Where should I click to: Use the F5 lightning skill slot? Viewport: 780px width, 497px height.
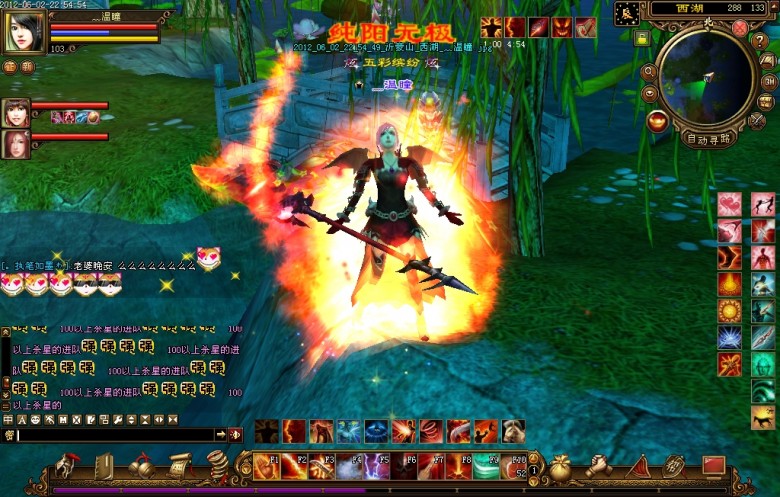coord(374,465)
